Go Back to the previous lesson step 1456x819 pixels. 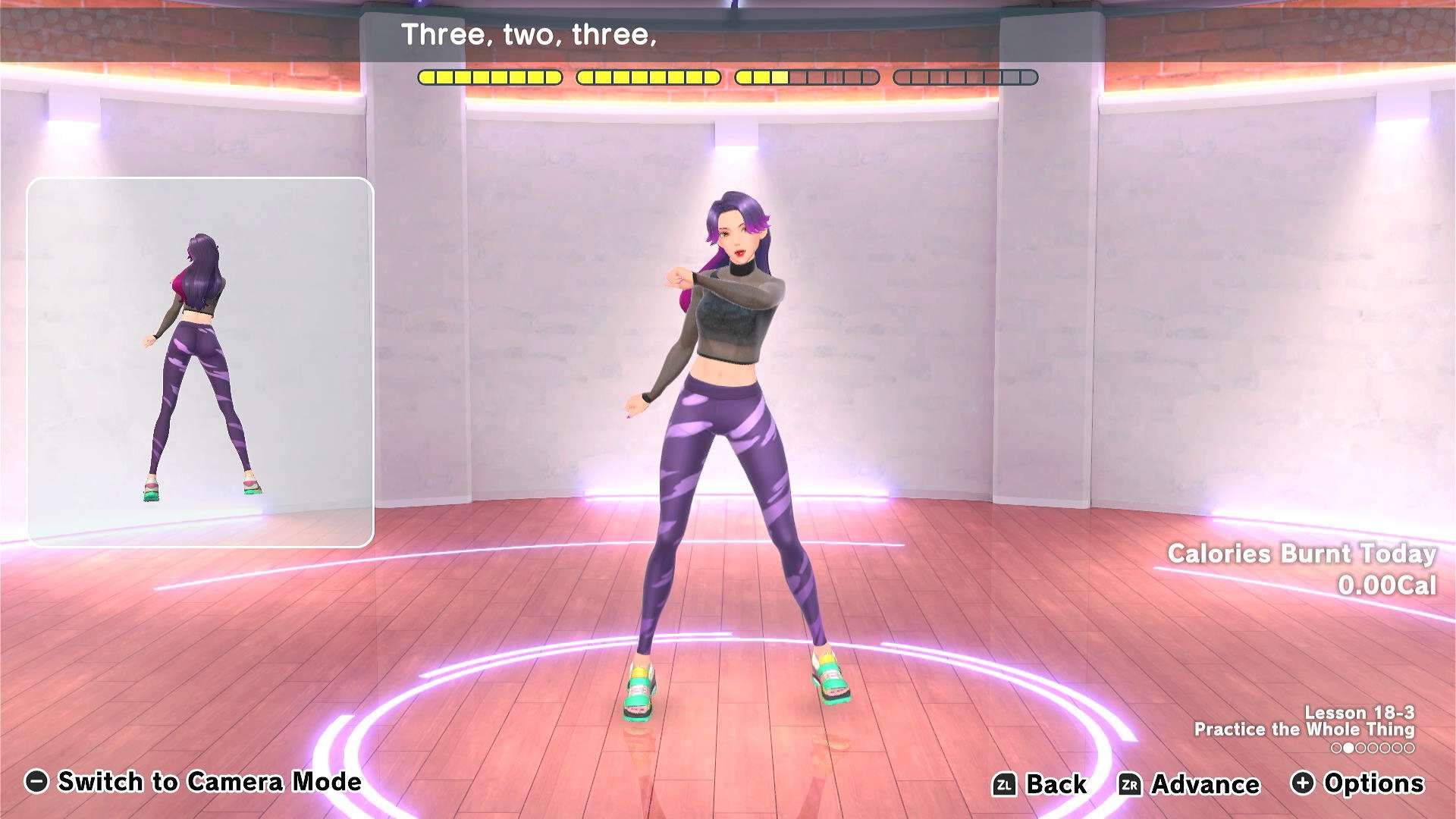coord(1040,784)
